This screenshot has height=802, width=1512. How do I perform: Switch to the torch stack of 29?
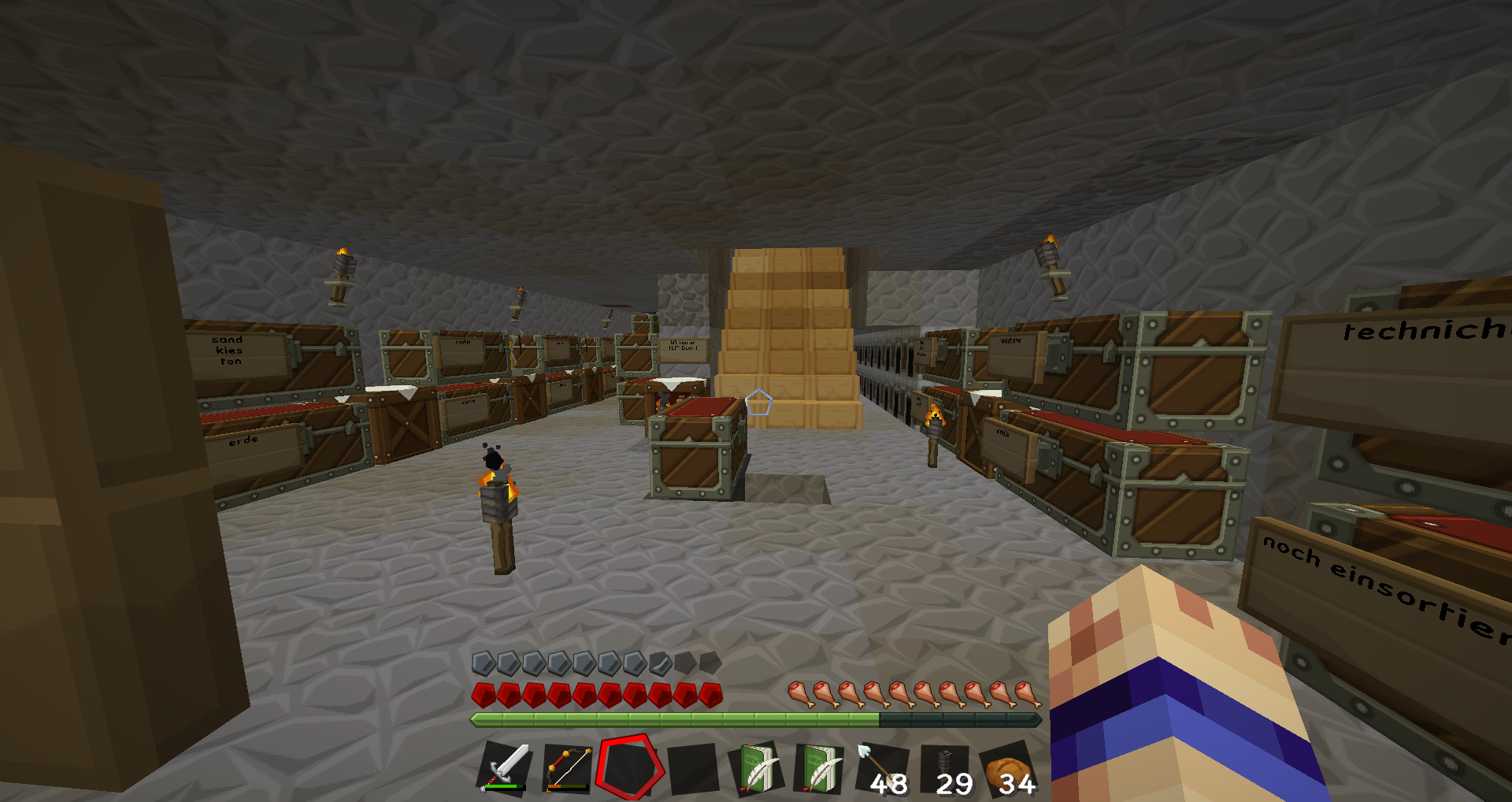[946, 767]
